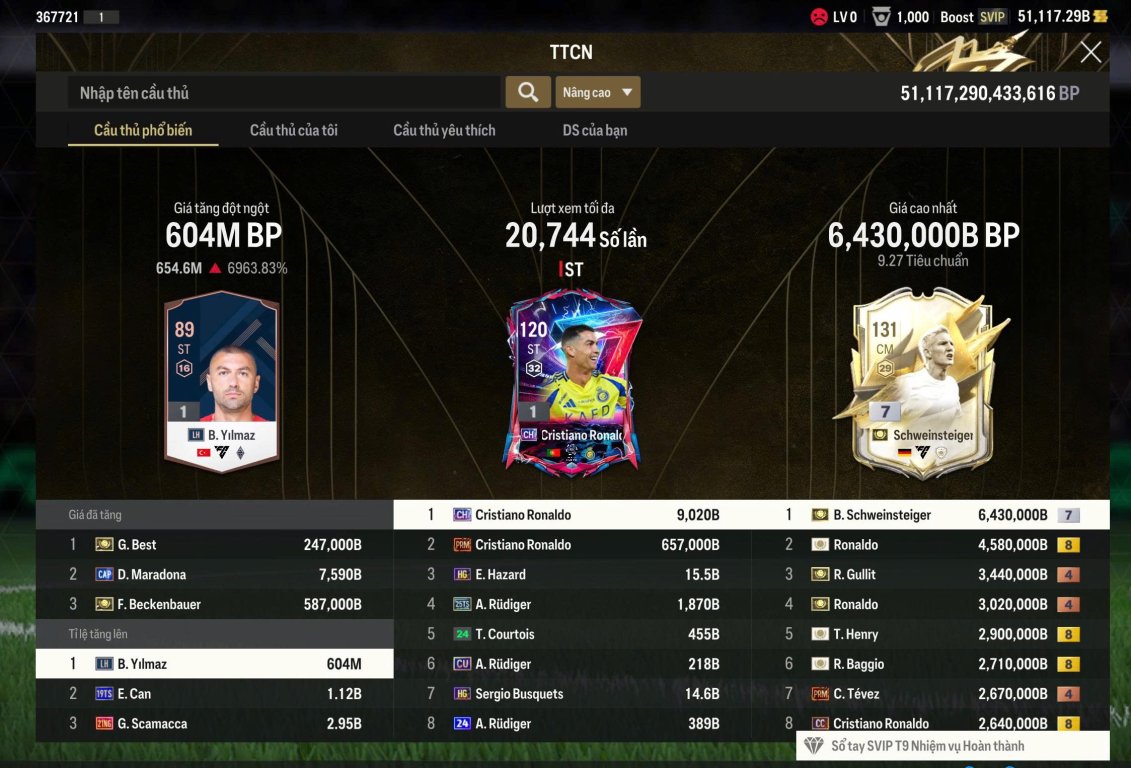Choose the G. Best list row
This screenshot has width=1131, height=768.
pyautogui.click(x=215, y=545)
